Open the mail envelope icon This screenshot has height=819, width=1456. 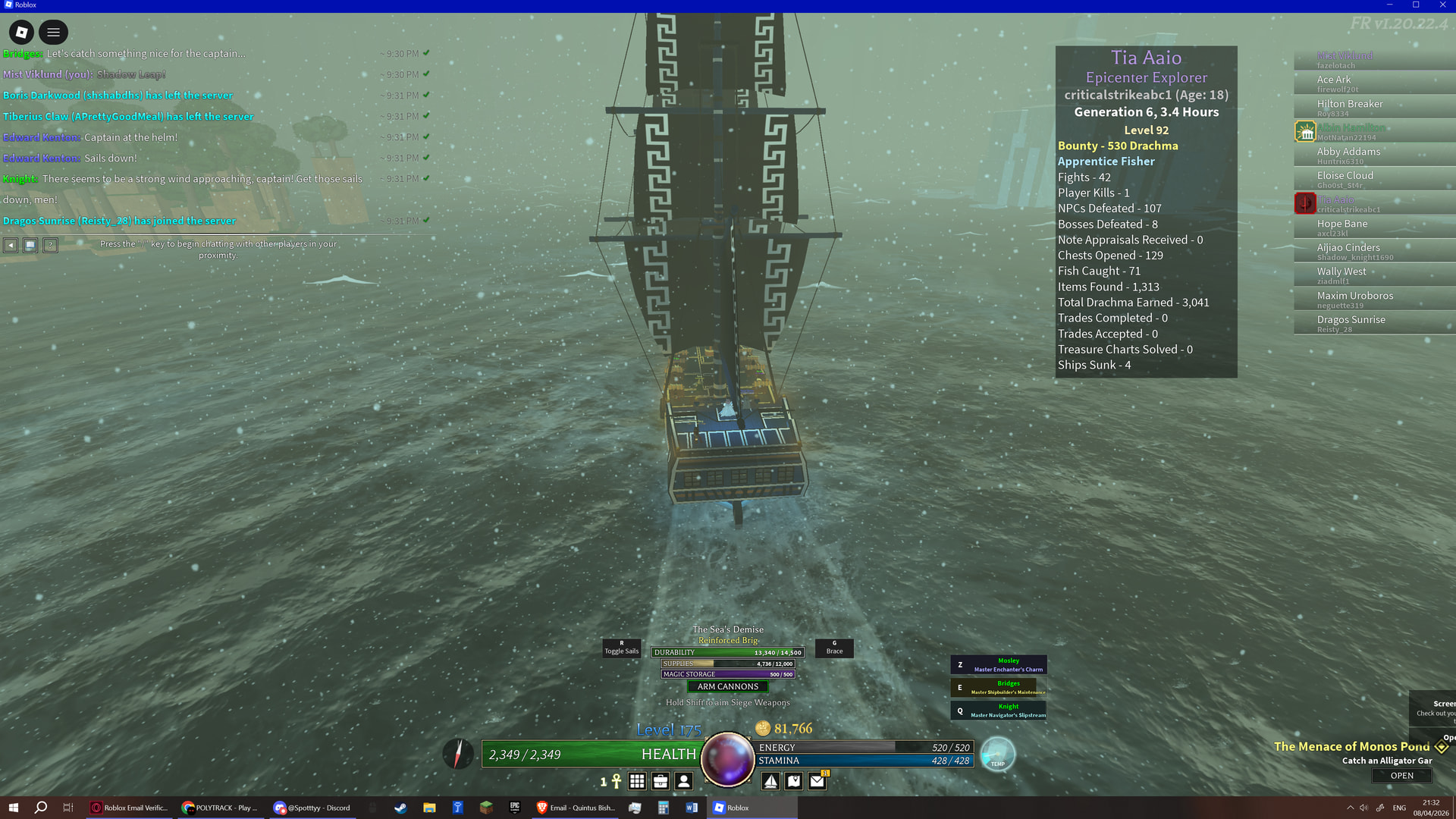(x=817, y=781)
